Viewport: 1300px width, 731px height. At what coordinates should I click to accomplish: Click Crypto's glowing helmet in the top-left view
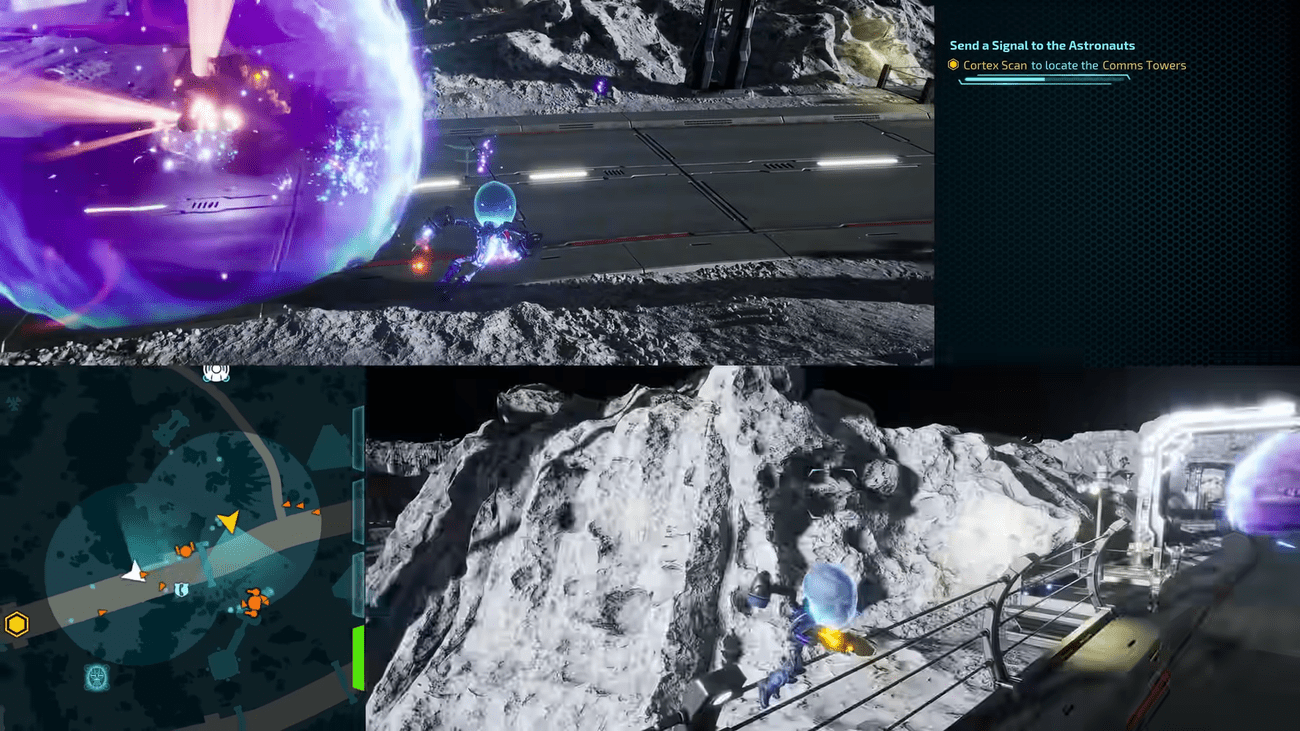coord(494,200)
